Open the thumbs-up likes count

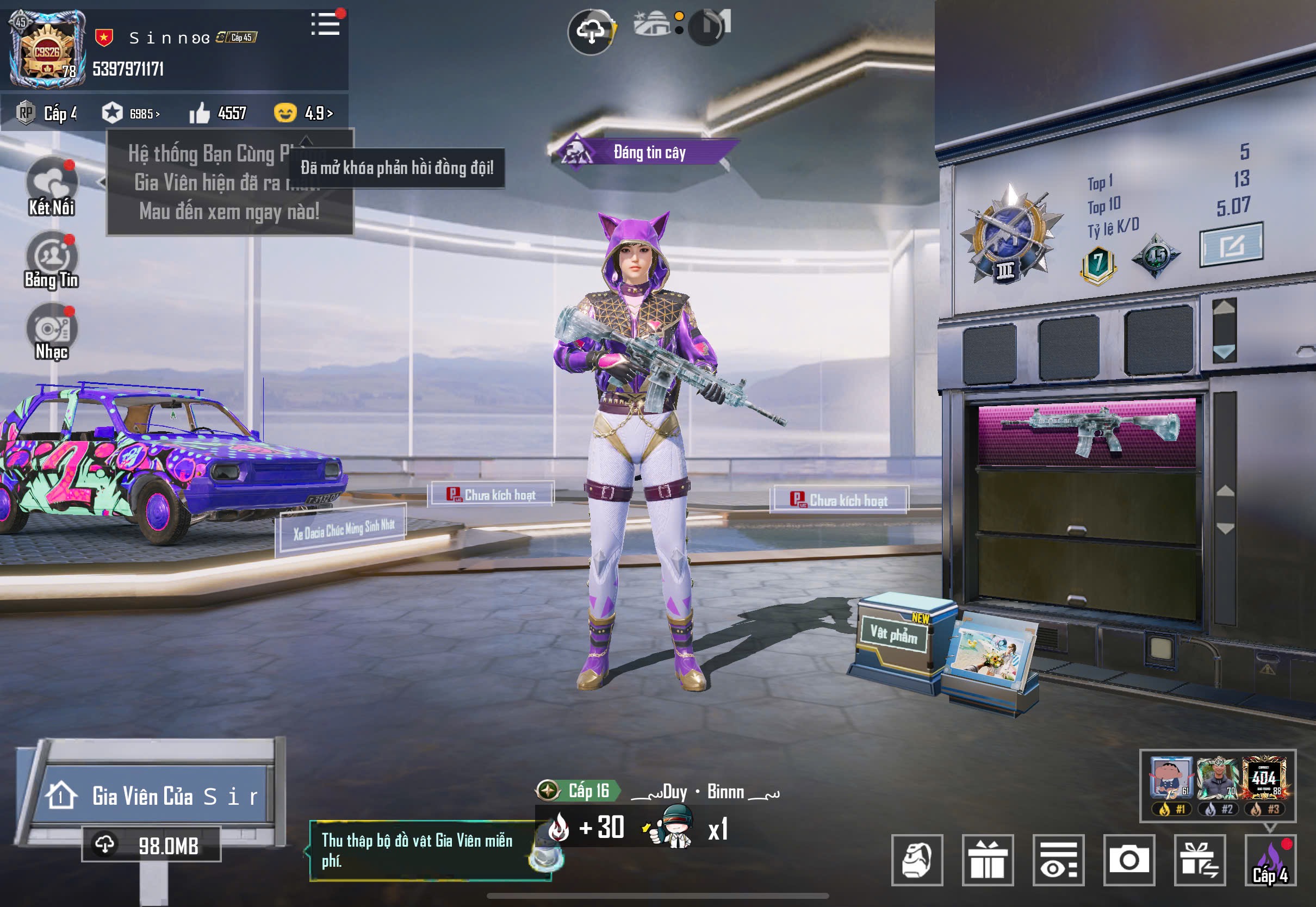(x=218, y=113)
